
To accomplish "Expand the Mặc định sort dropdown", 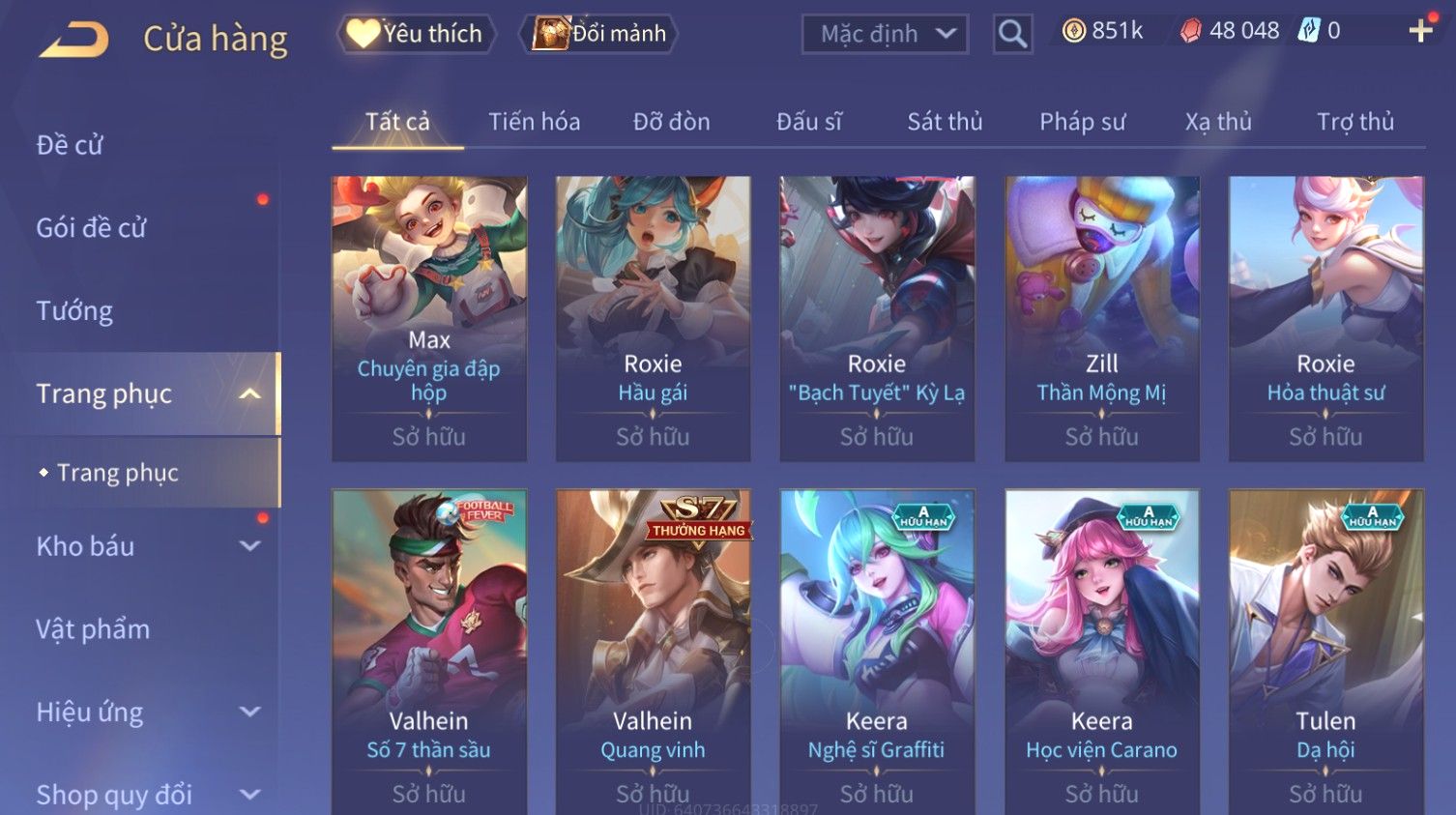I will click(885, 35).
